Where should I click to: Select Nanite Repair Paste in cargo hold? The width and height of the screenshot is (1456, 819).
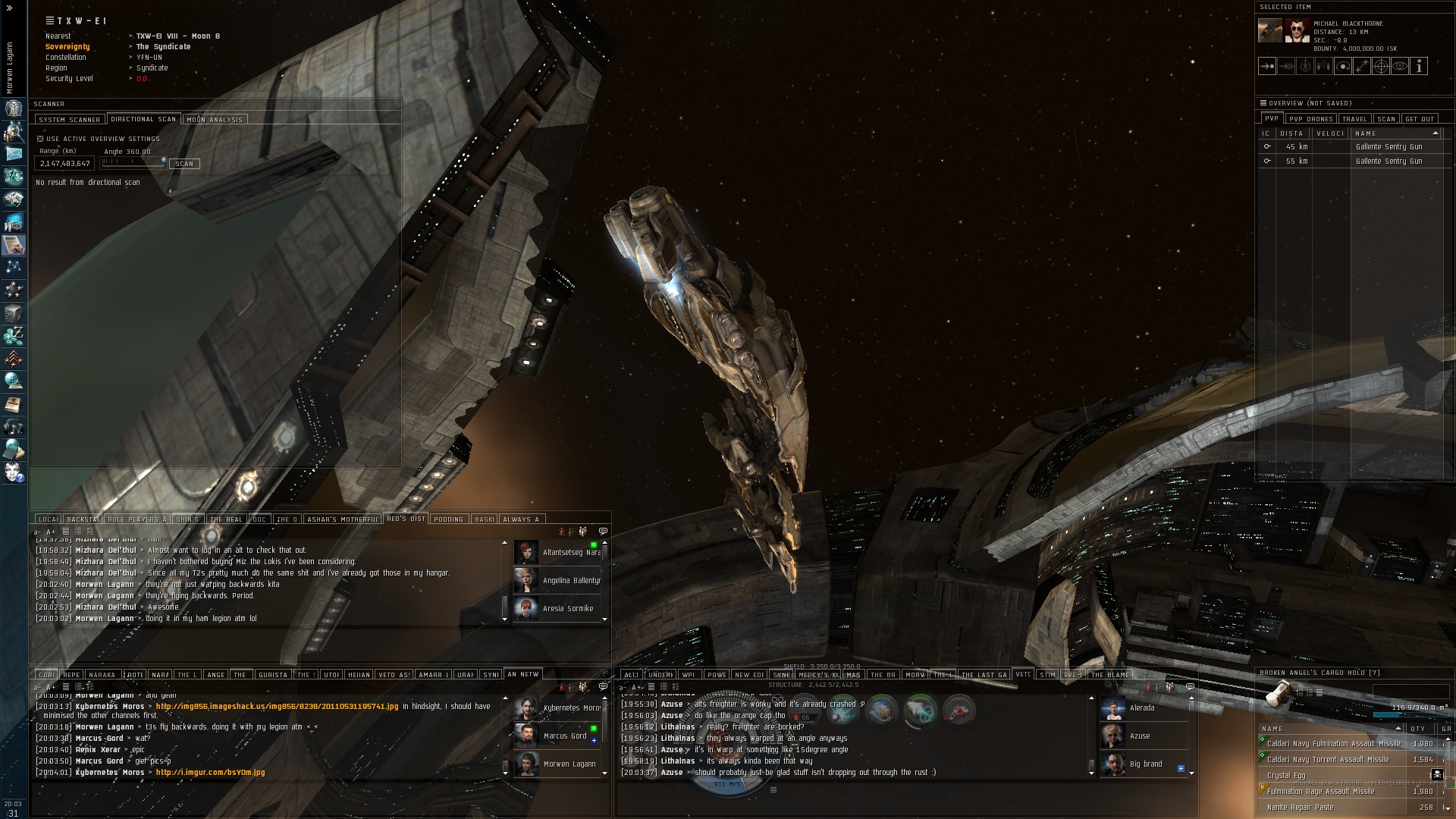1300,808
